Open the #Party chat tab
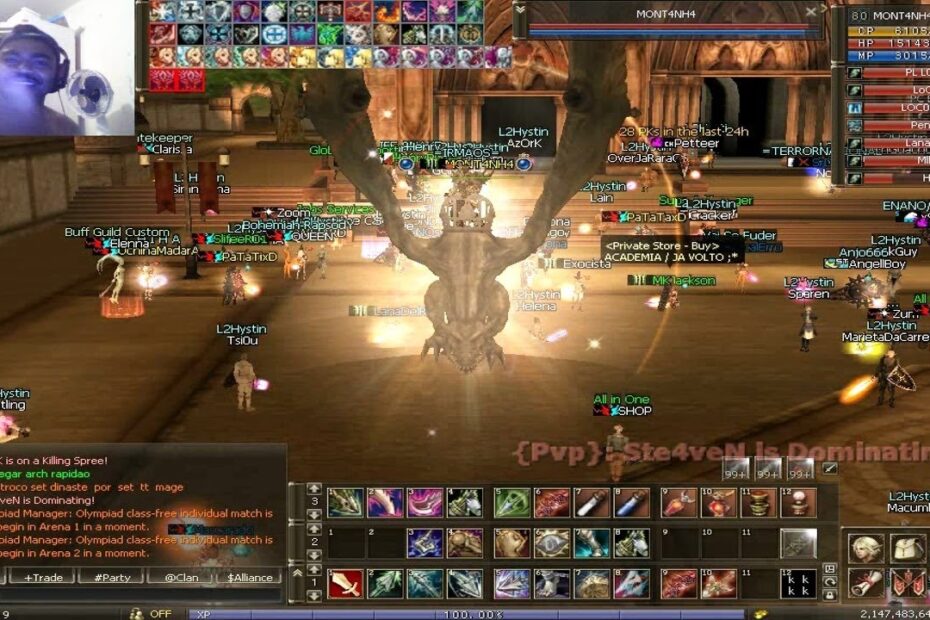930x620 pixels. (107, 577)
